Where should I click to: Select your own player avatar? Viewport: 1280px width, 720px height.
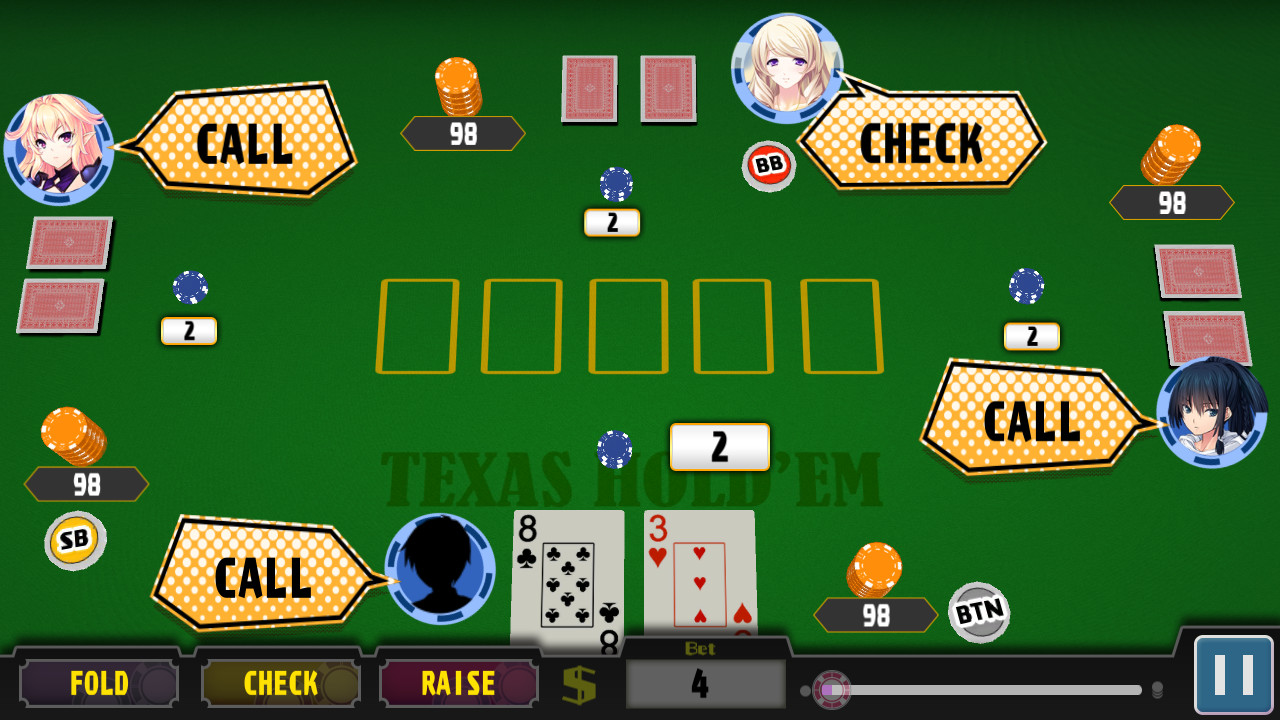pos(441,568)
